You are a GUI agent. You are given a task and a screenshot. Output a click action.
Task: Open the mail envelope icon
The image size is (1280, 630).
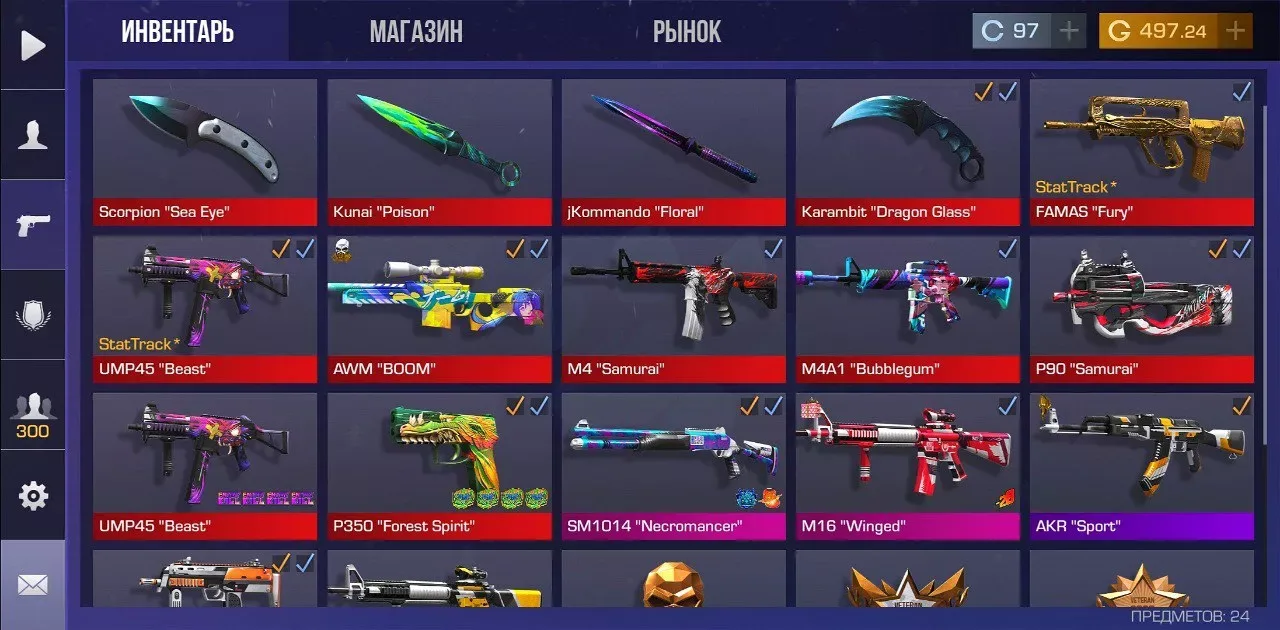coord(33,585)
